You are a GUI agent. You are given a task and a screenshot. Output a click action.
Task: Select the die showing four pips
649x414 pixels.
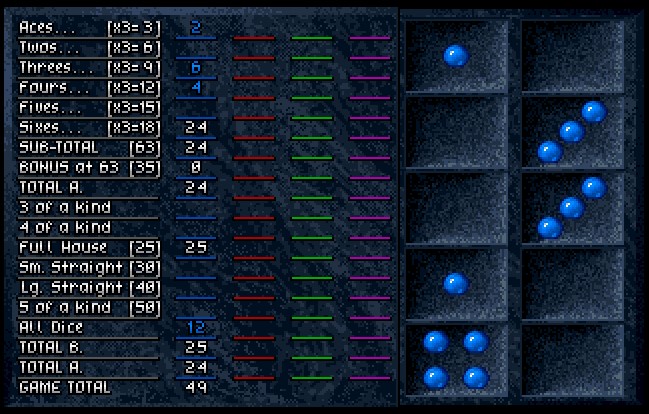point(455,359)
